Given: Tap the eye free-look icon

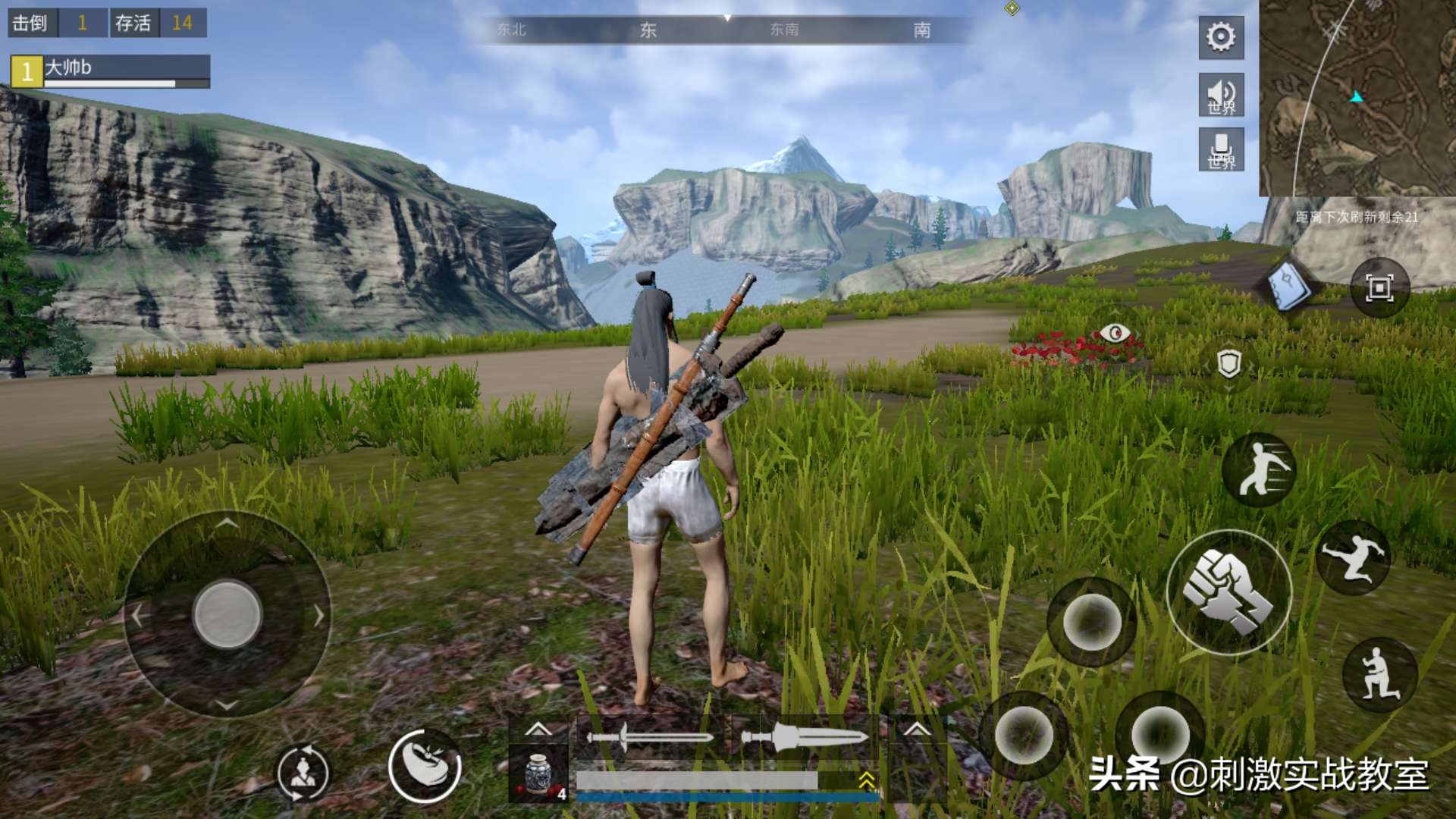Looking at the screenshot, I should (1115, 333).
